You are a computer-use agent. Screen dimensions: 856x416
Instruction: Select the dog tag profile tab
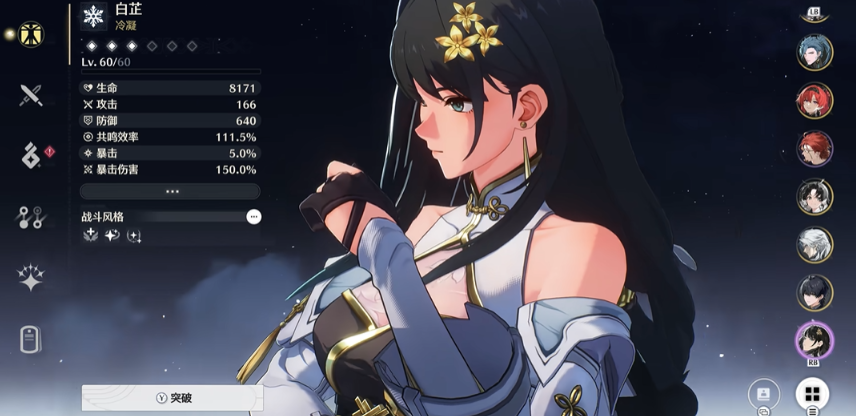tap(31, 339)
